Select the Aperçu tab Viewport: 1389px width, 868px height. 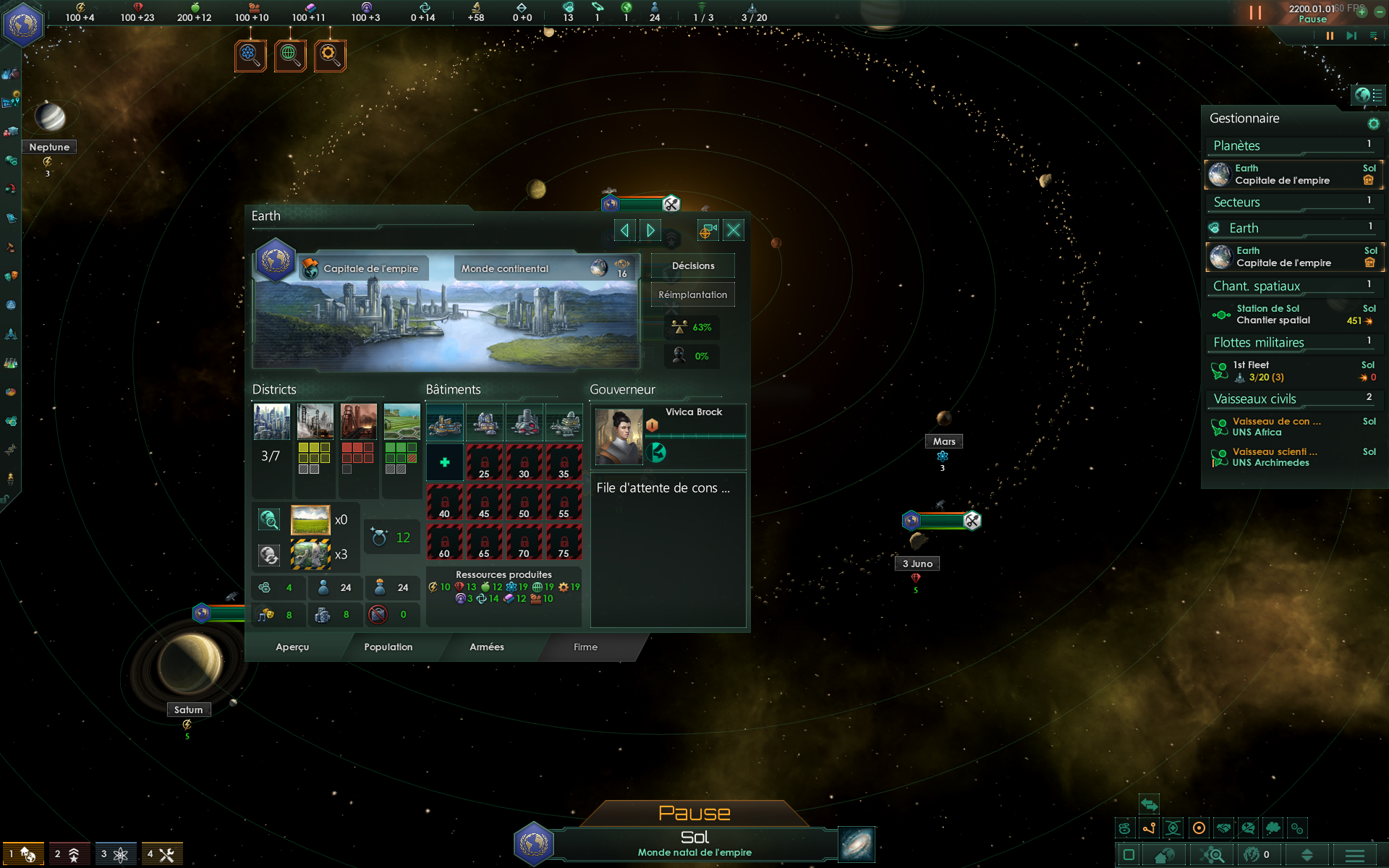292,647
